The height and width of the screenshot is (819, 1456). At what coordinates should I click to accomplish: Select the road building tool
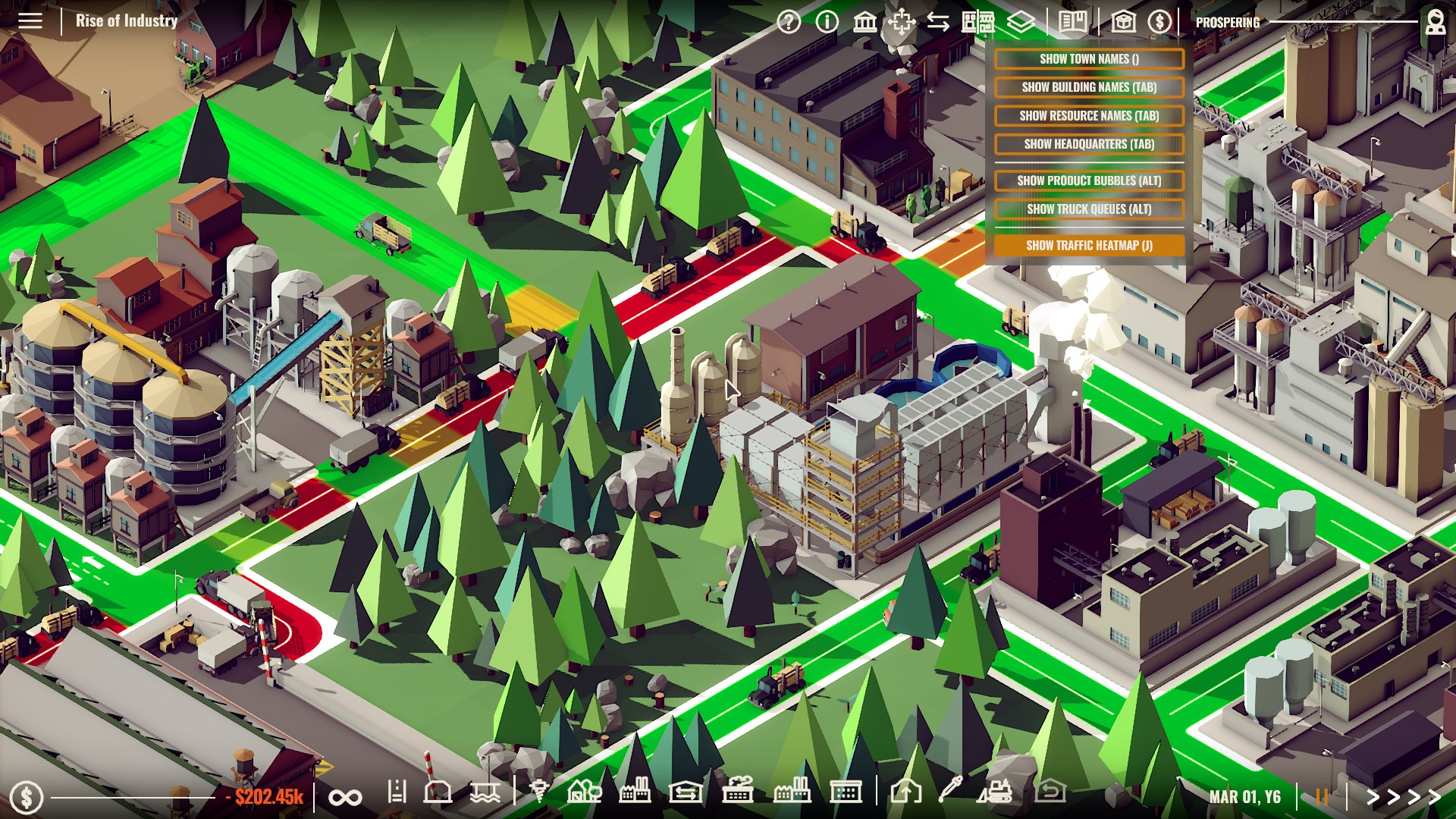point(398,795)
